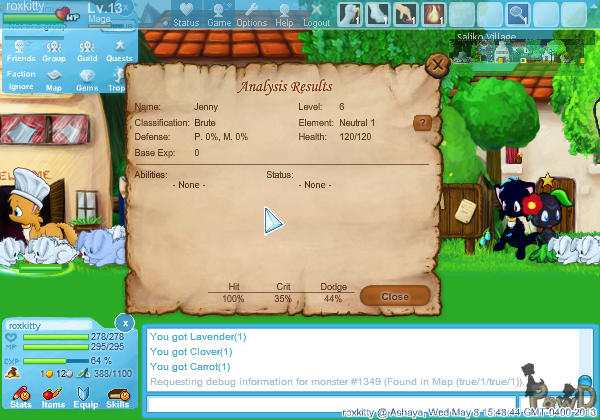This screenshot has width=600, height=420.
Task: Close the Analysis Results window via Close button
Action: point(395,296)
